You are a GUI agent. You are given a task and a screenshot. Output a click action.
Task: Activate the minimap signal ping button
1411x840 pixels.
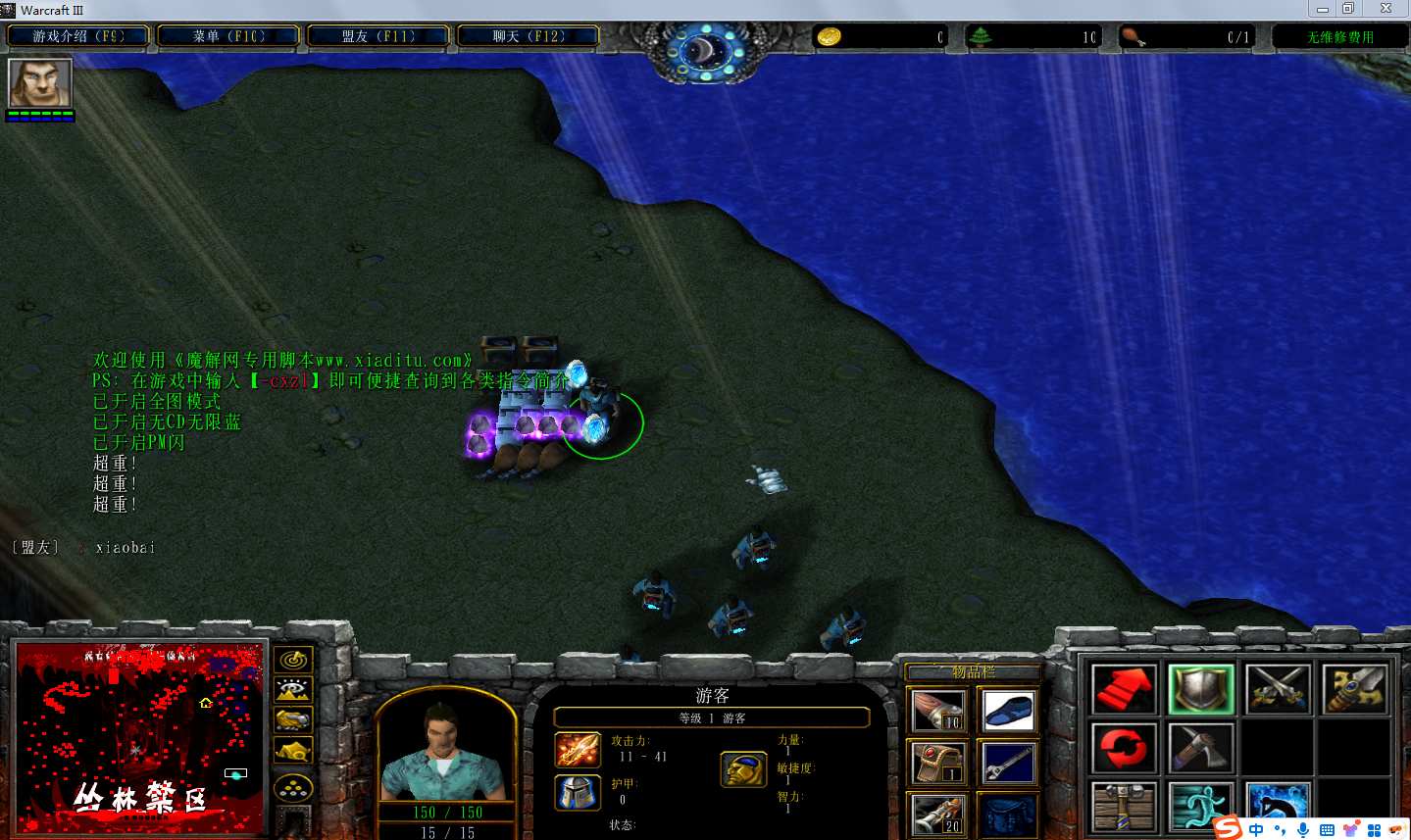(293, 660)
